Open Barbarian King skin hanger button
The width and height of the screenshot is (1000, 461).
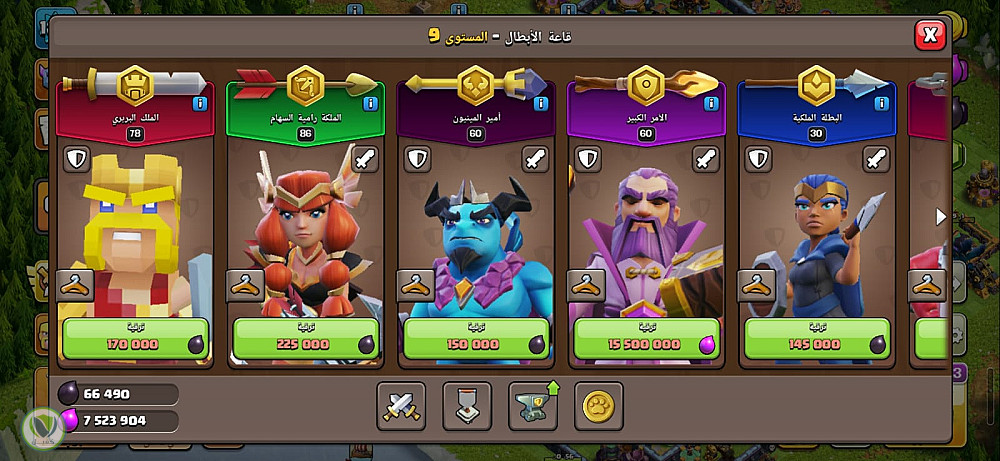75,285
